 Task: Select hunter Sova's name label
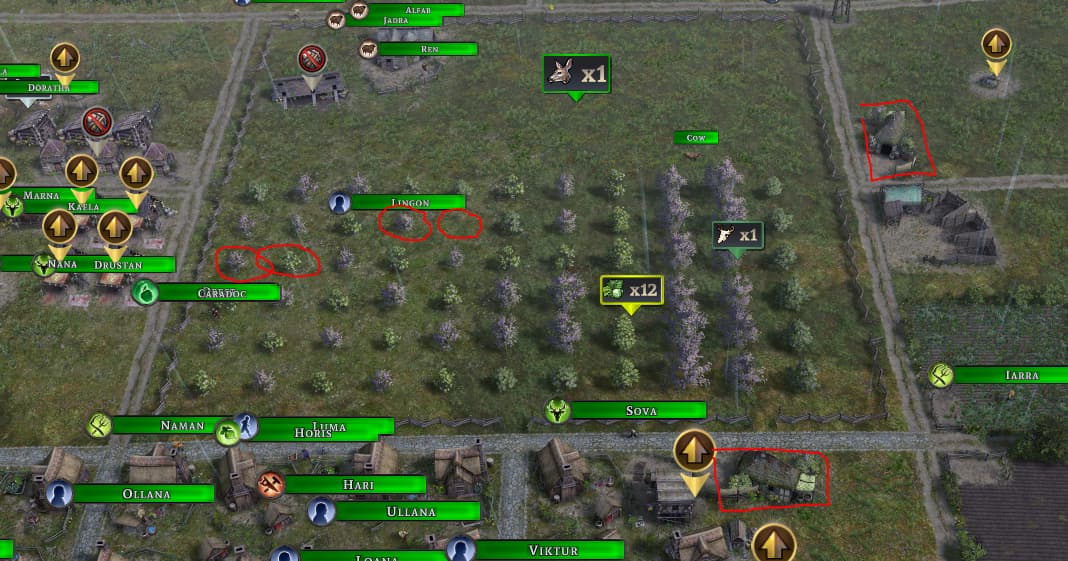640,411
